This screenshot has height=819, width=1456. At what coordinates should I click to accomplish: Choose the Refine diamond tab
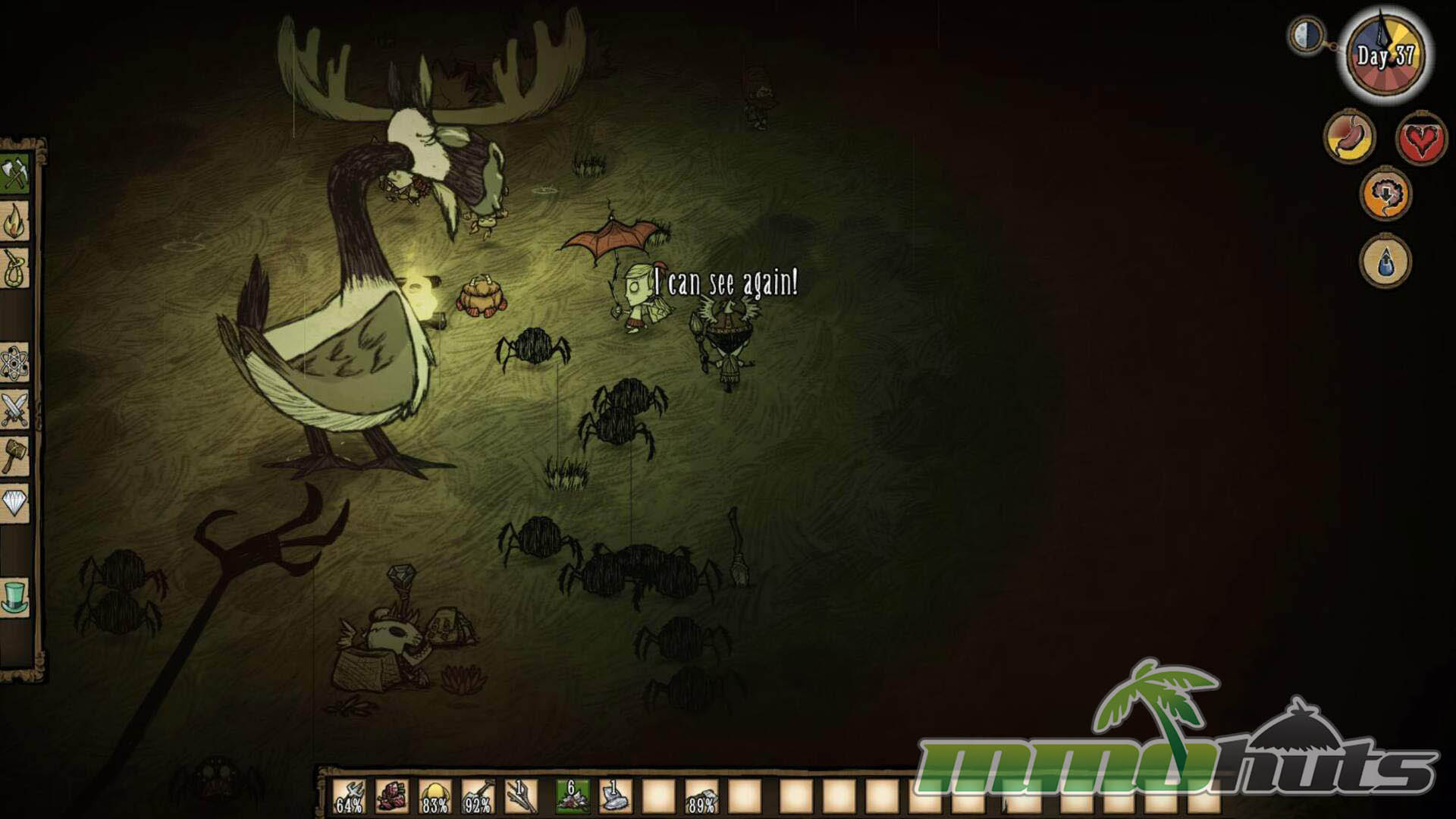point(14,503)
